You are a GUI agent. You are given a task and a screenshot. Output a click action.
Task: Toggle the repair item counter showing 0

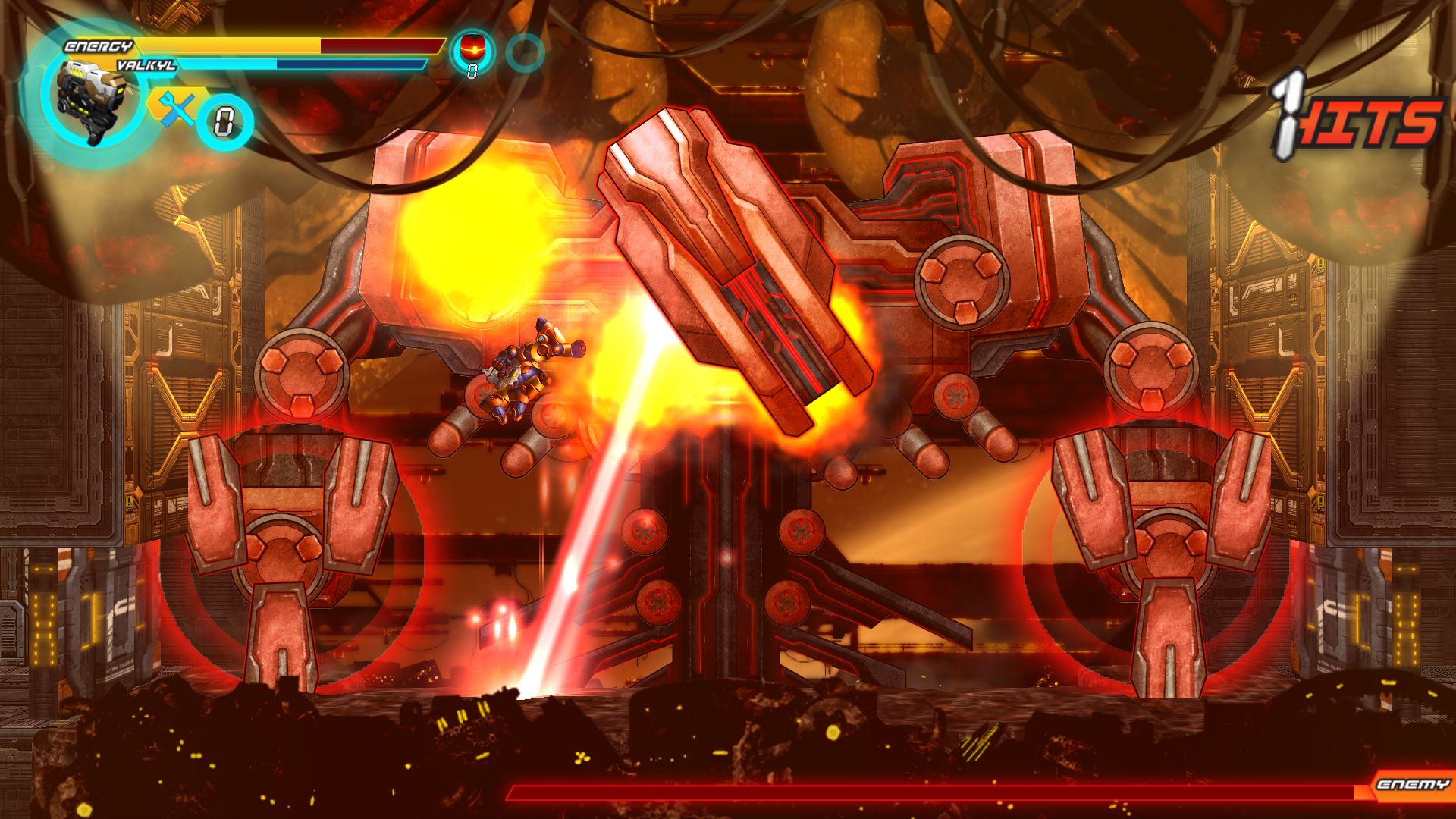(x=224, y=119)
